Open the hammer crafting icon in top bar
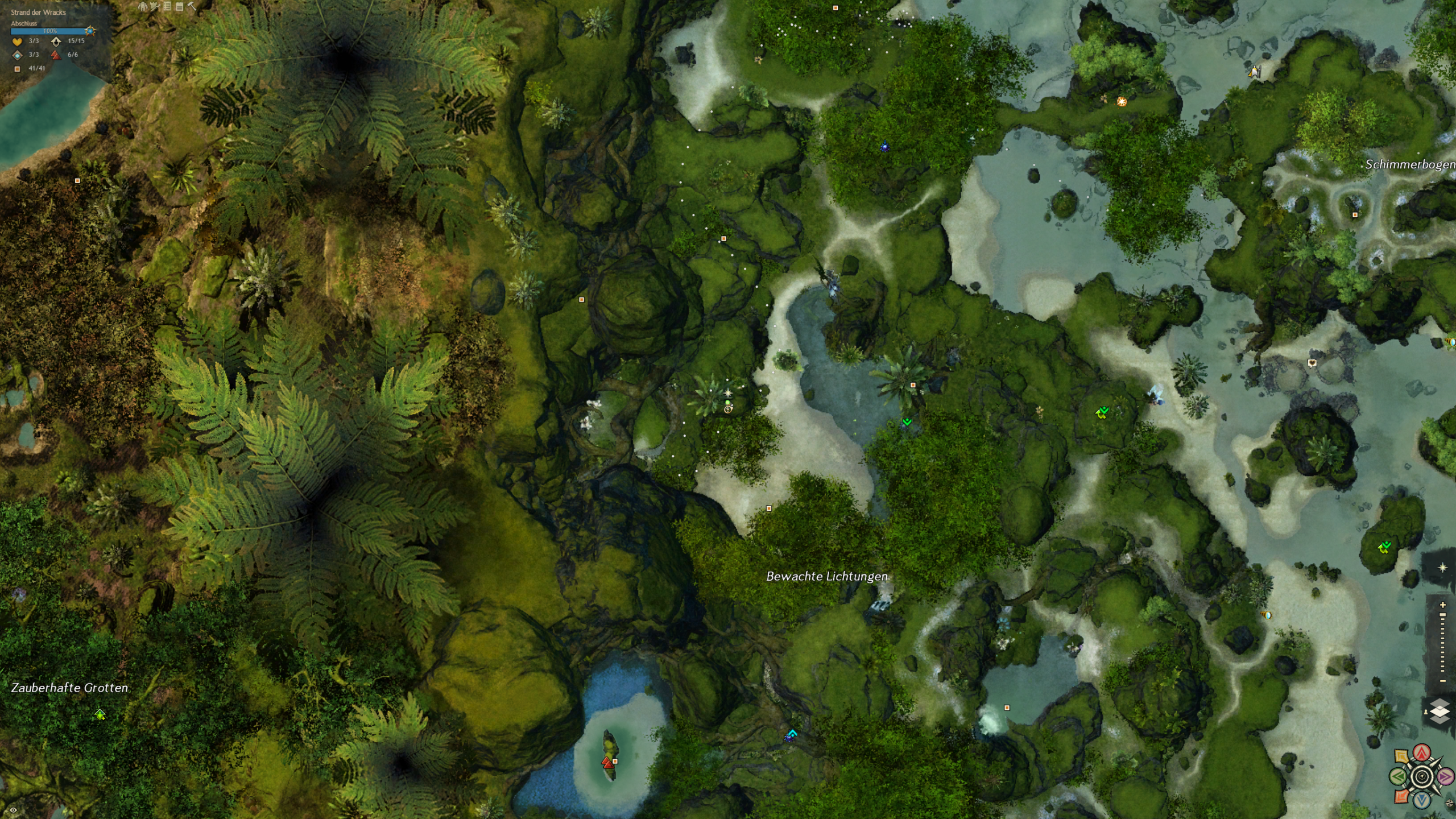 pyautogui.click(x=192, y=7)
